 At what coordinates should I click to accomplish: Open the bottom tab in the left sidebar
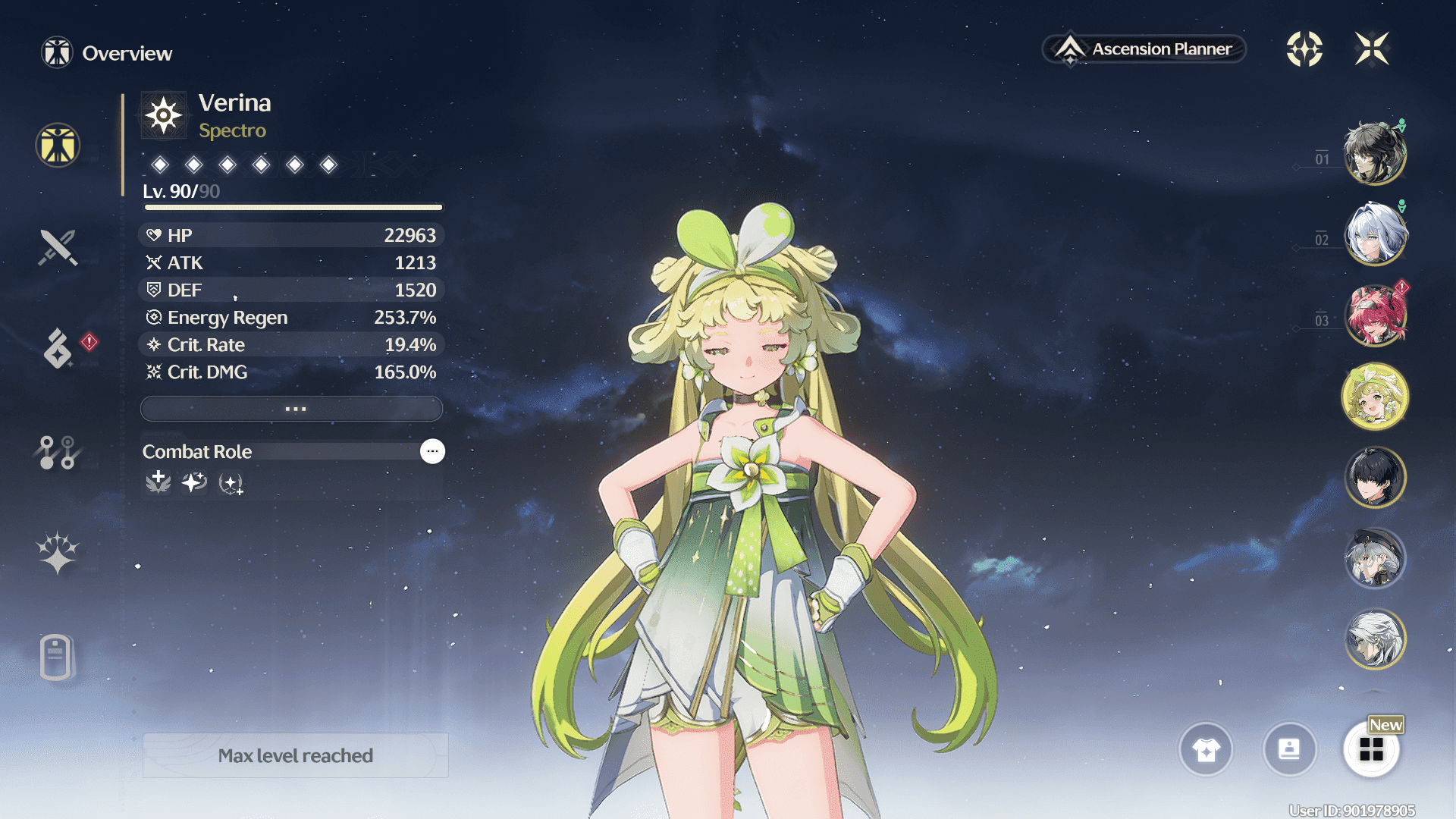click(x=56, y=657)
